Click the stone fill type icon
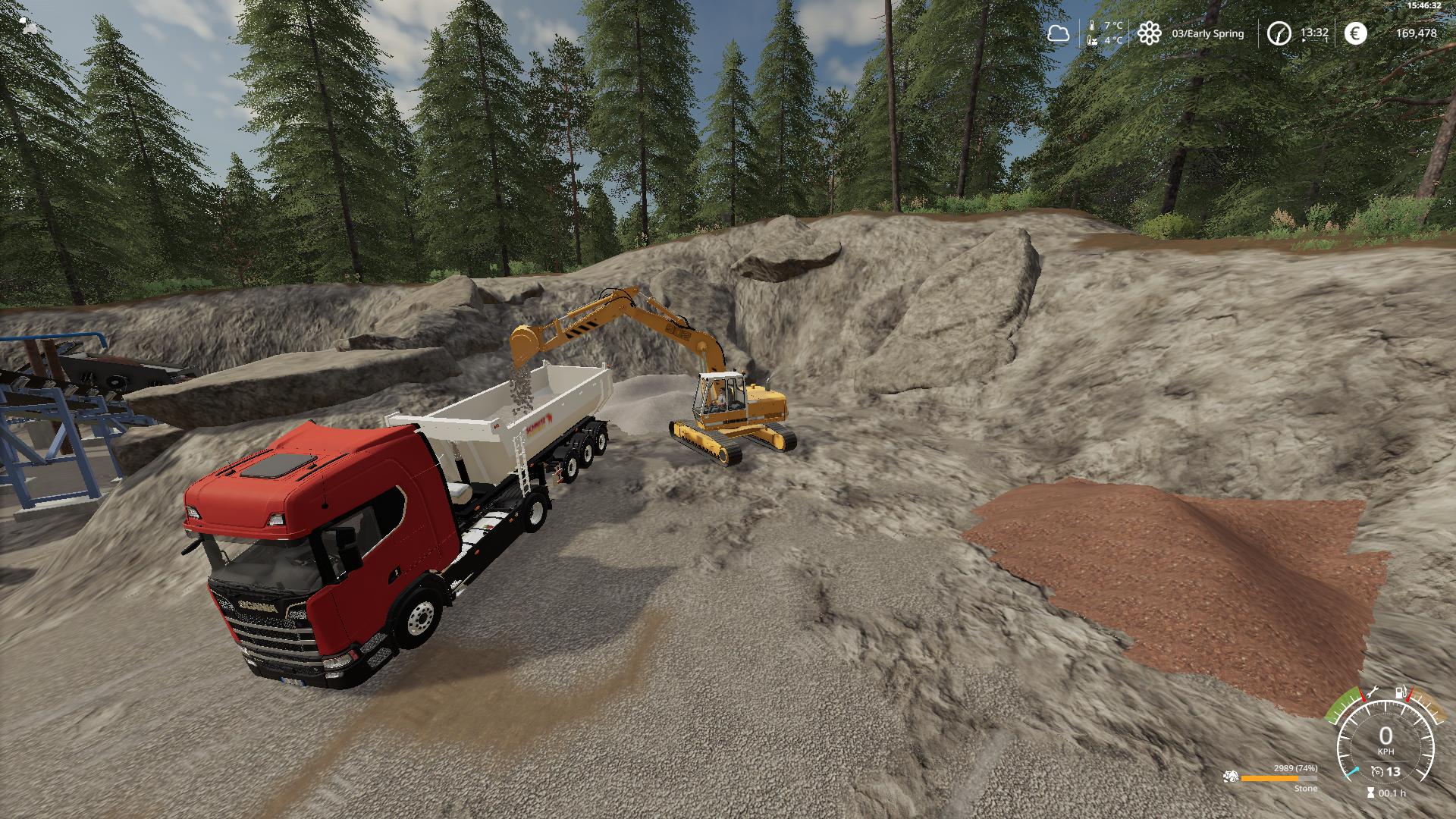Viewport: 1456px width, 819px height. tap(1230, 777)
